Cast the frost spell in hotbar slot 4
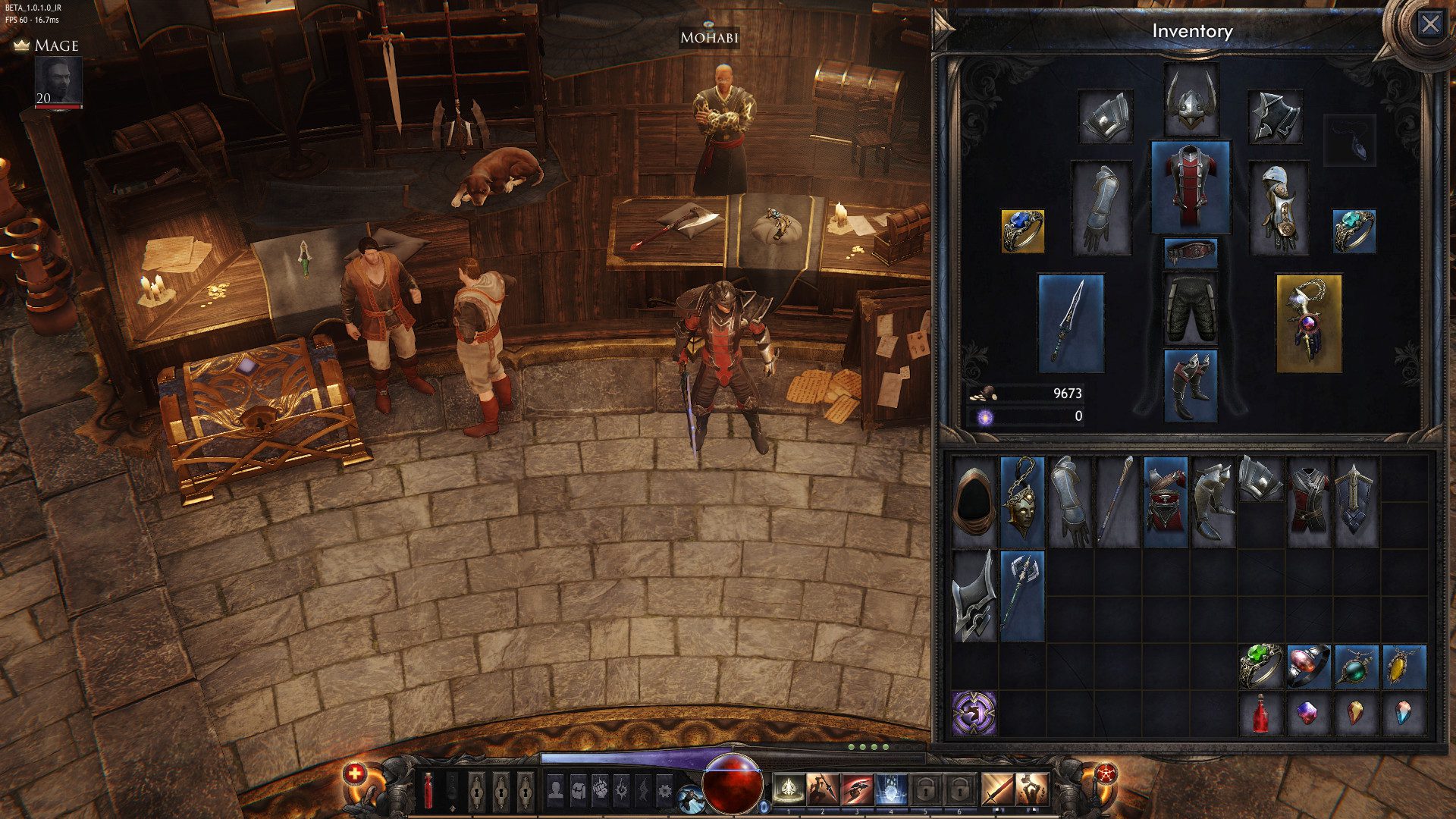Viewport: 1456px width, 819px height. point(890,789)
